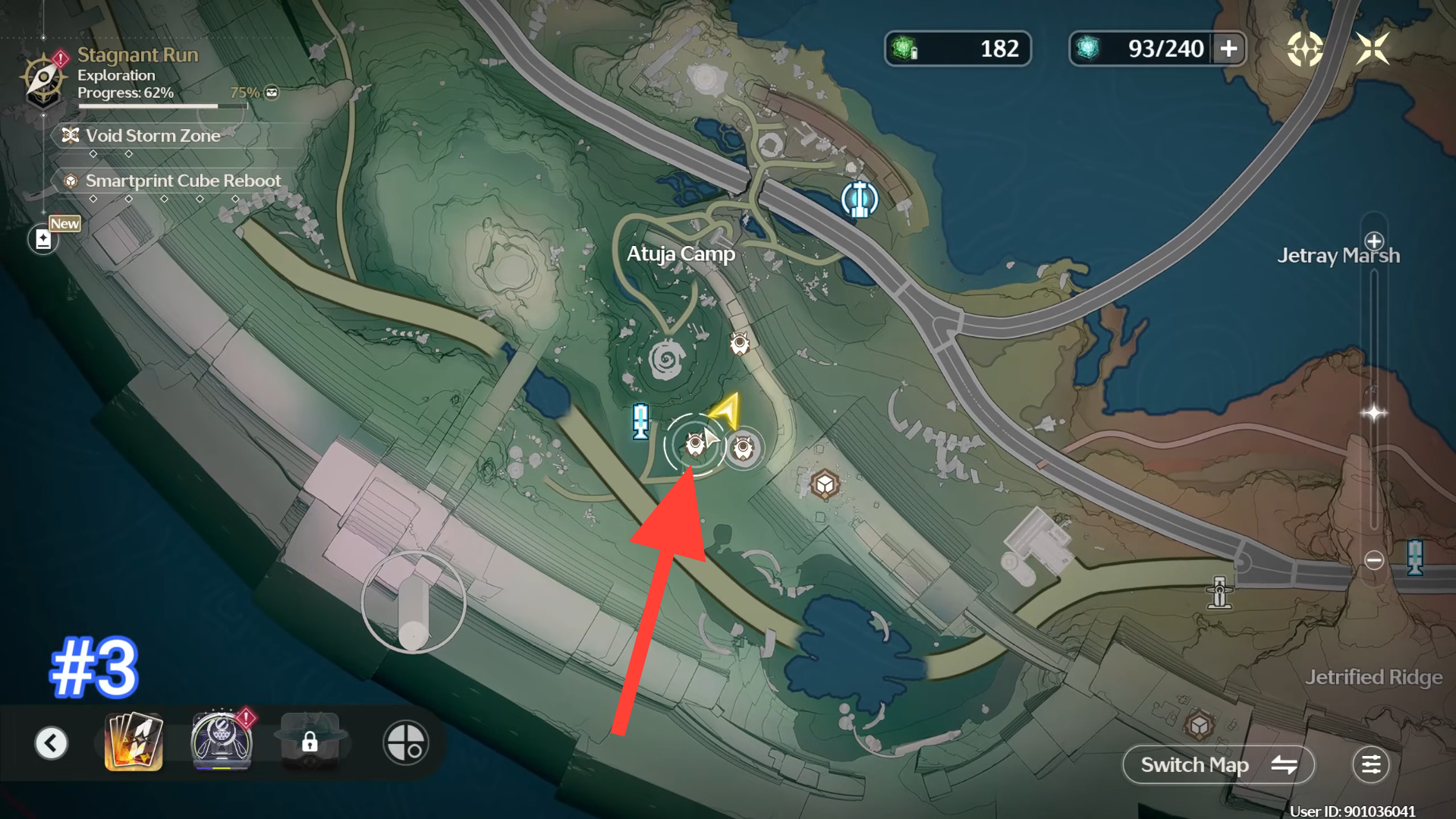Click the locked toolbar slot
Screen dimensions: 1456x819
click(x=310, y=742)
